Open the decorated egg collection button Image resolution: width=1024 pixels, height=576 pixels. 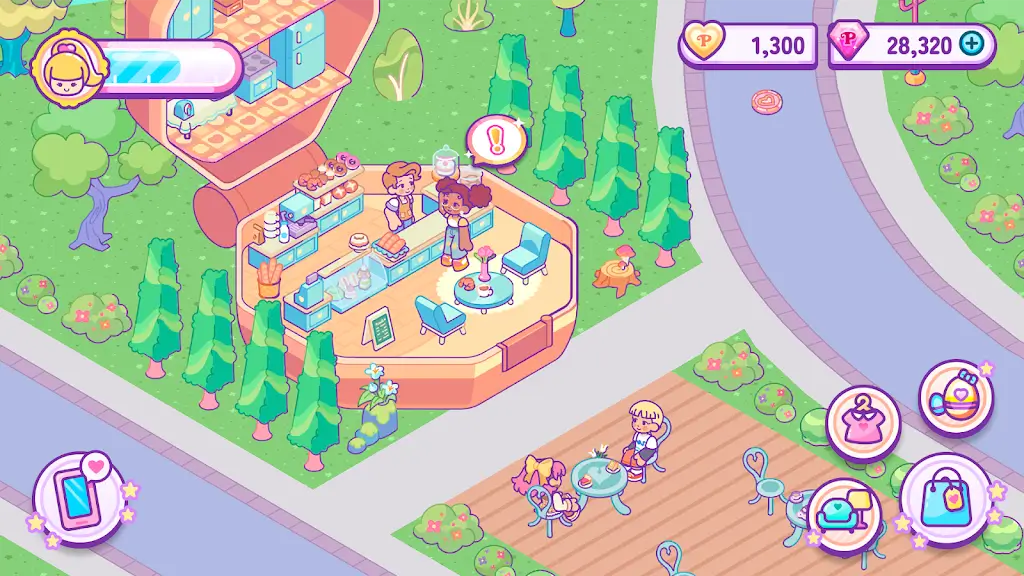coord(954,398)
